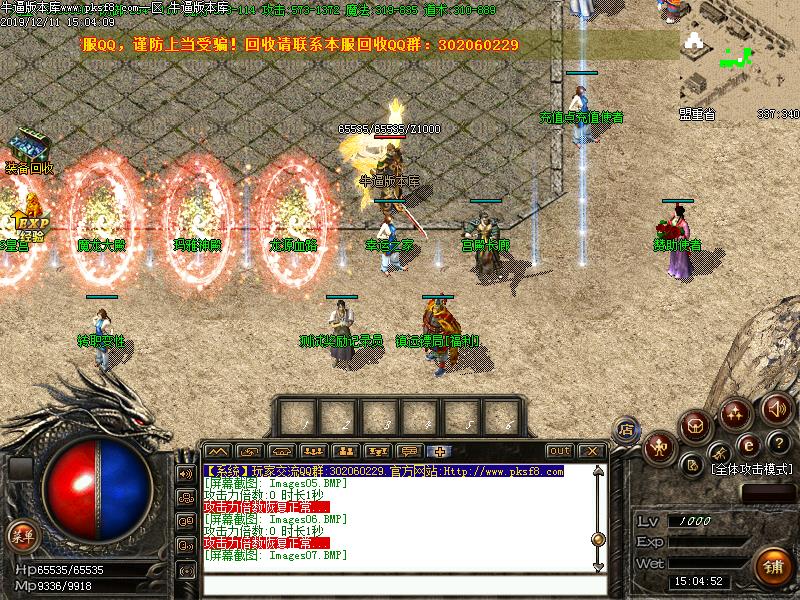This screenshot has height=600, width=800.
Task: Click the speech bubble chat toolbar button
Action: coord(408,451)
